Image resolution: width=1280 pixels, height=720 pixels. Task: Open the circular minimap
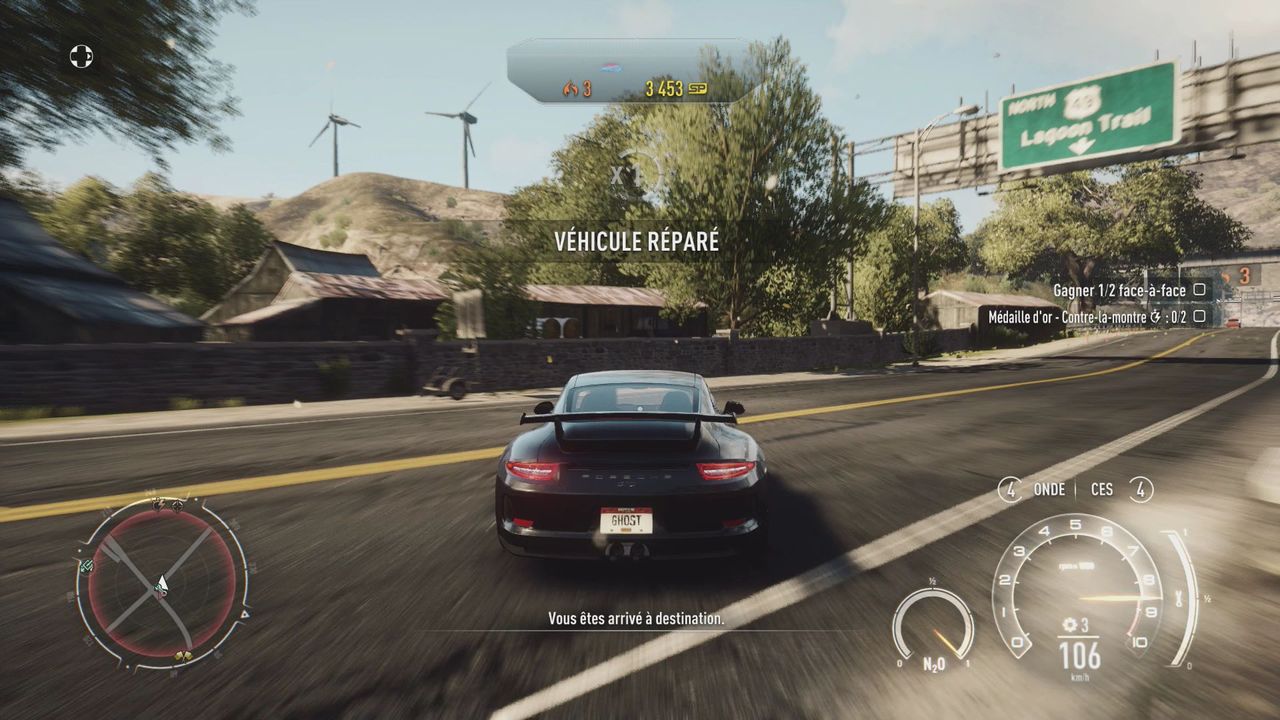click(161, 583)
